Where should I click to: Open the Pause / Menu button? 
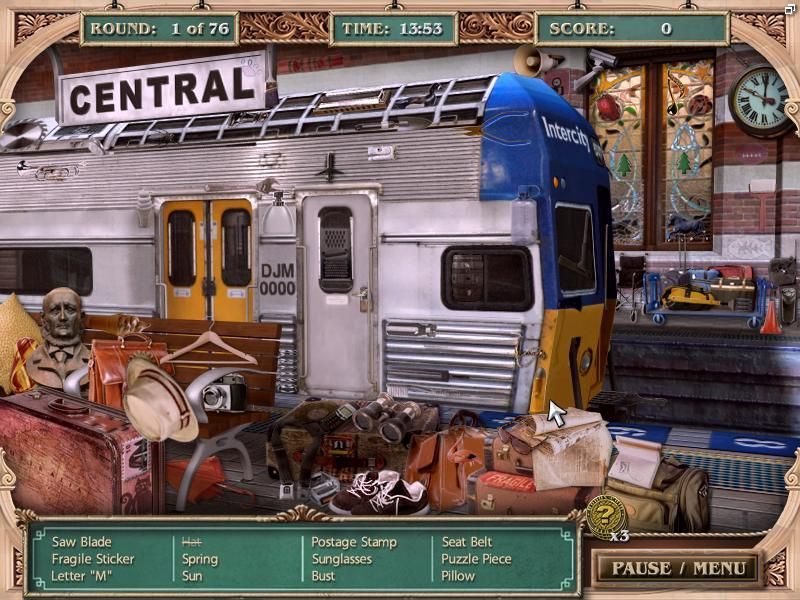[x=678, y=568]
